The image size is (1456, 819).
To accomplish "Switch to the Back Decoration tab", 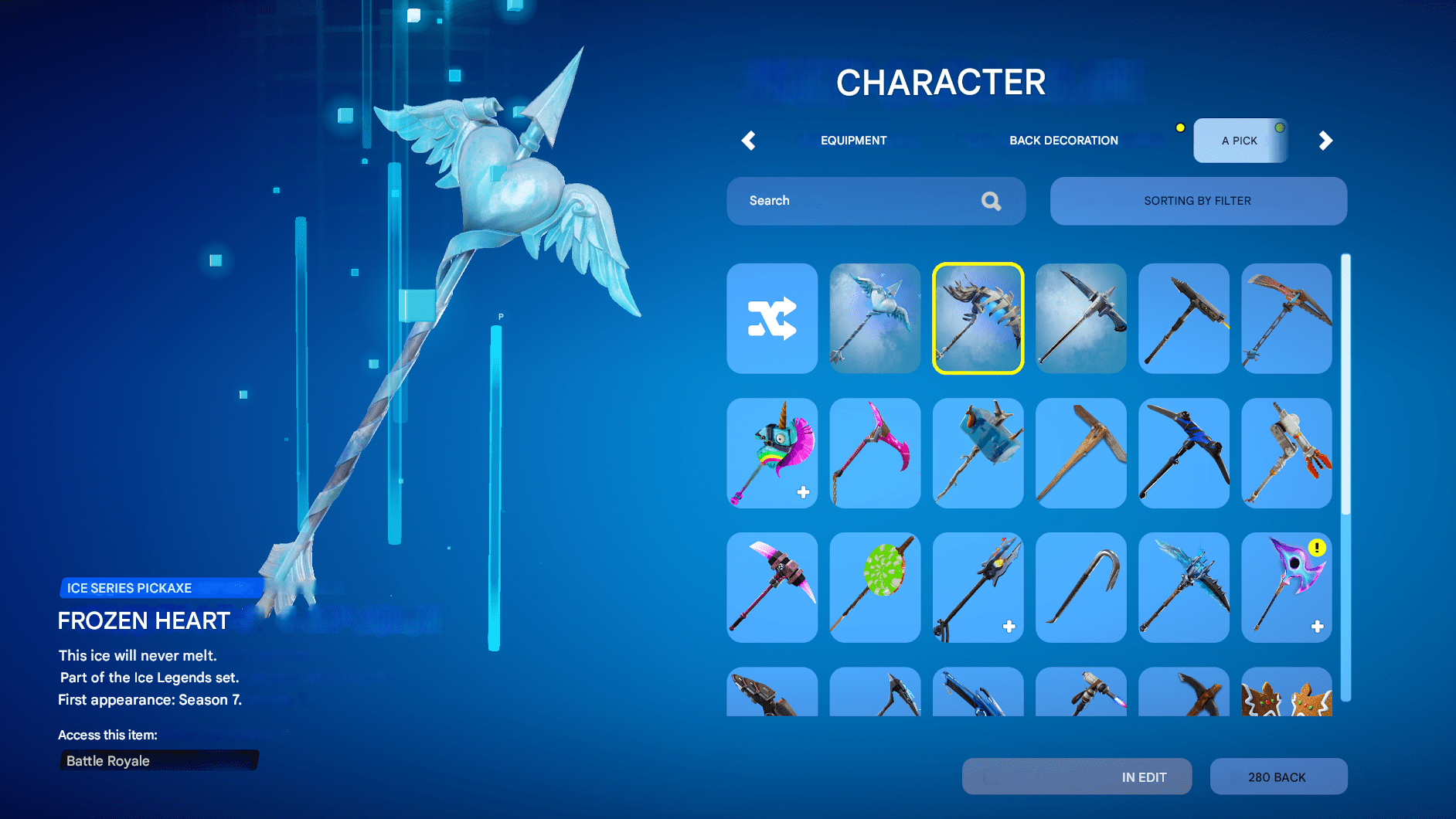I will [x=1063, y=141].
